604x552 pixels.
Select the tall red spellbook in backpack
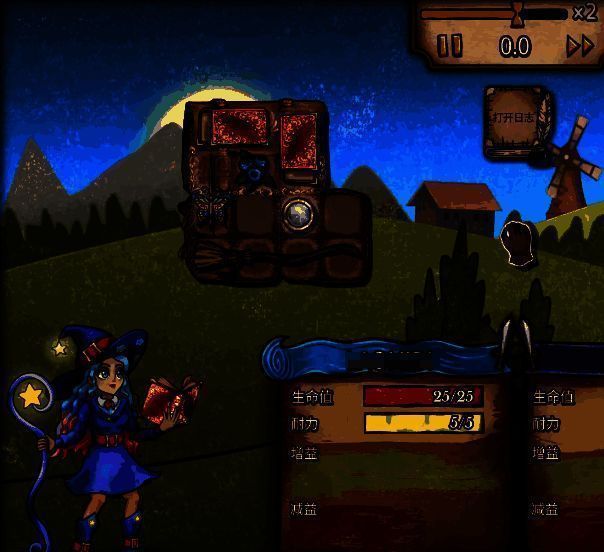coord(298,140)
